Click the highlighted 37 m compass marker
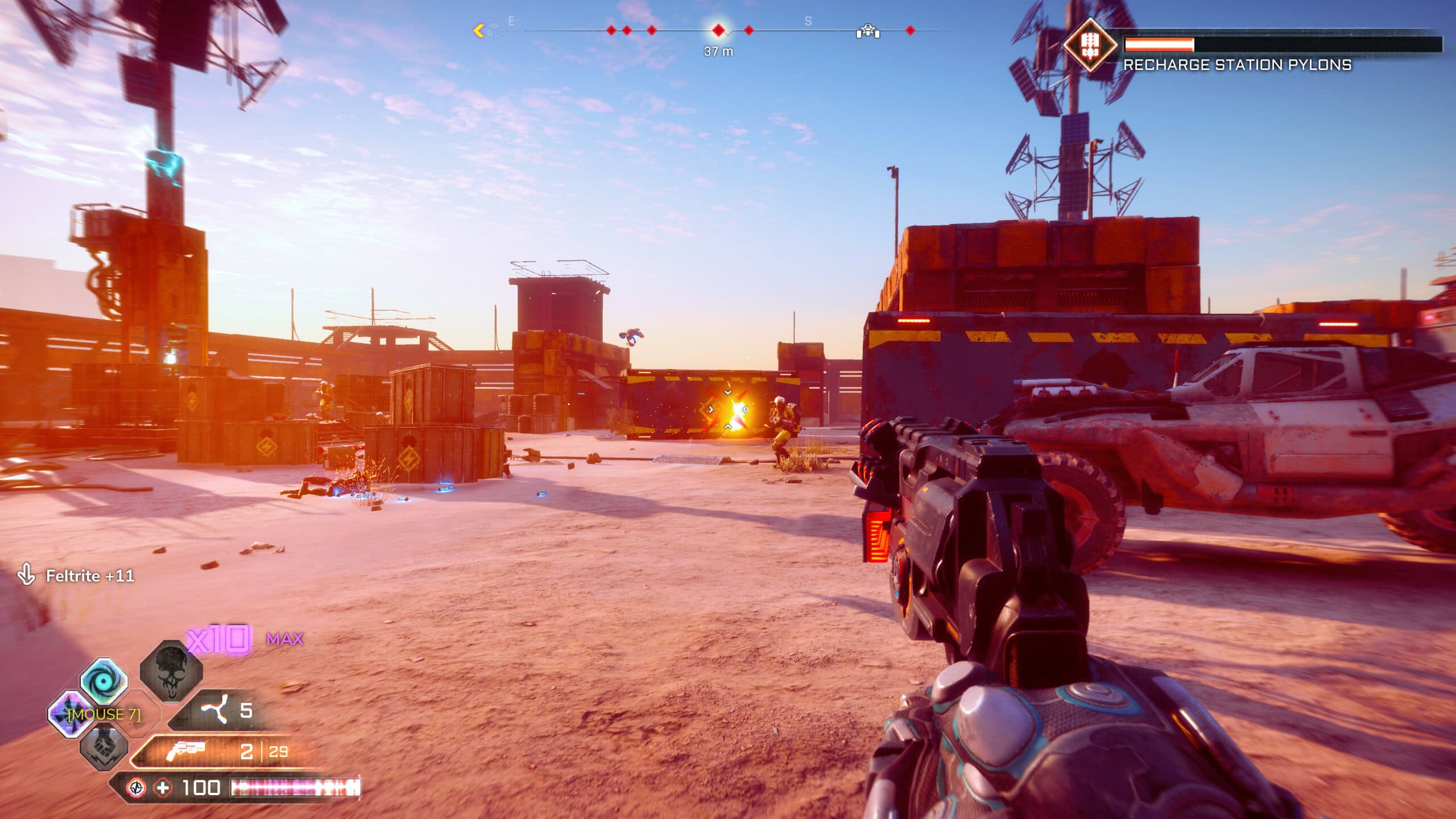 (719, 30)
